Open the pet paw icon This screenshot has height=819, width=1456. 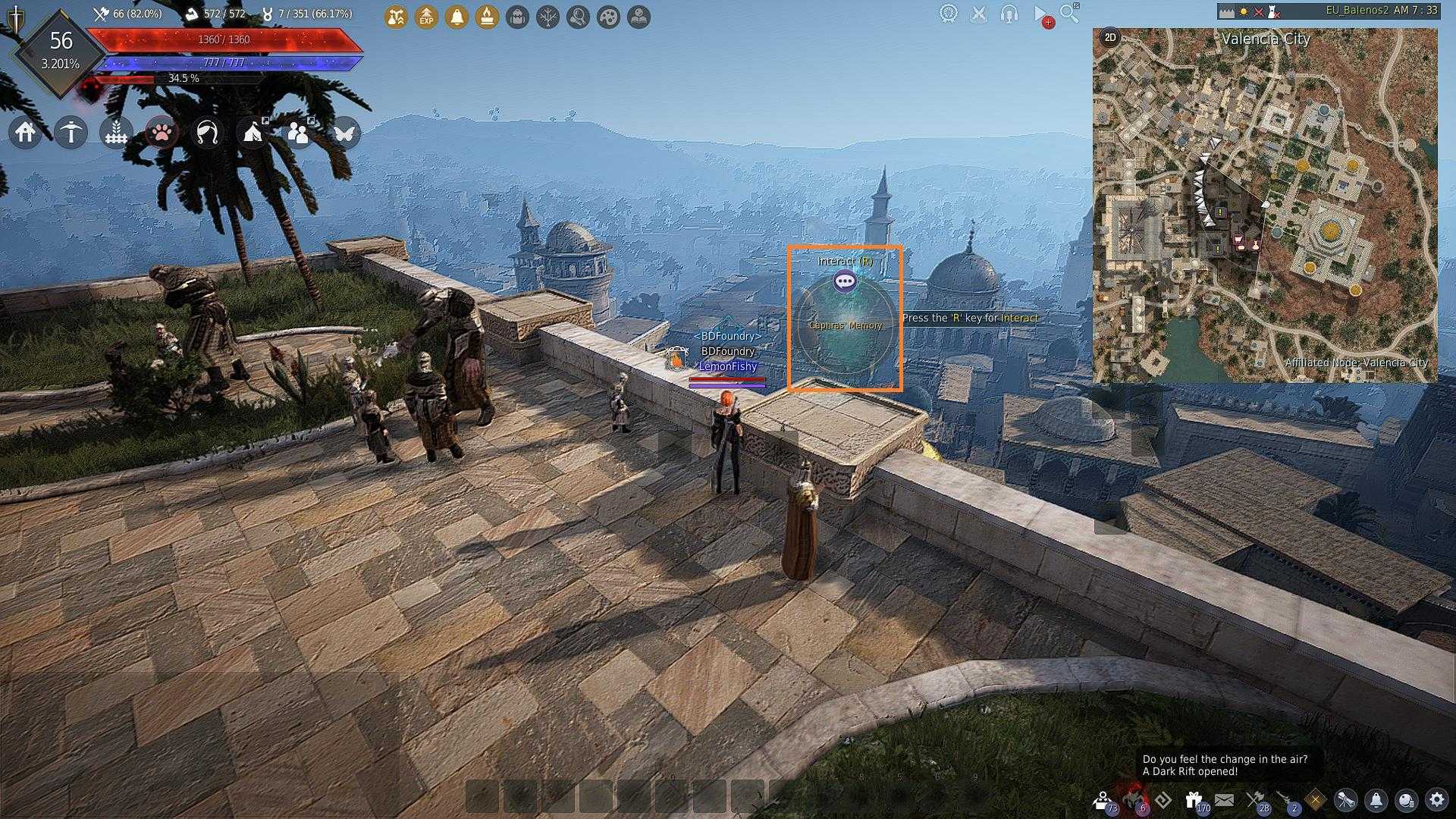pyautogui.click(x=162, y=133)
